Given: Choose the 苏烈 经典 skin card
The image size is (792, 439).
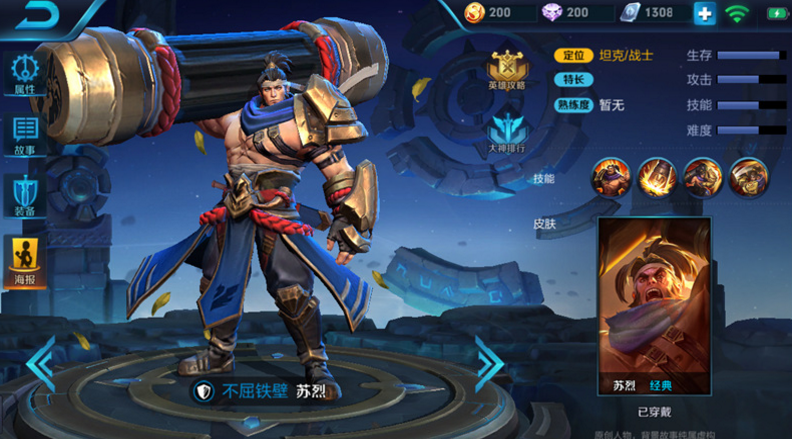Looking at the screenshot, I should [x=654, y=306].
